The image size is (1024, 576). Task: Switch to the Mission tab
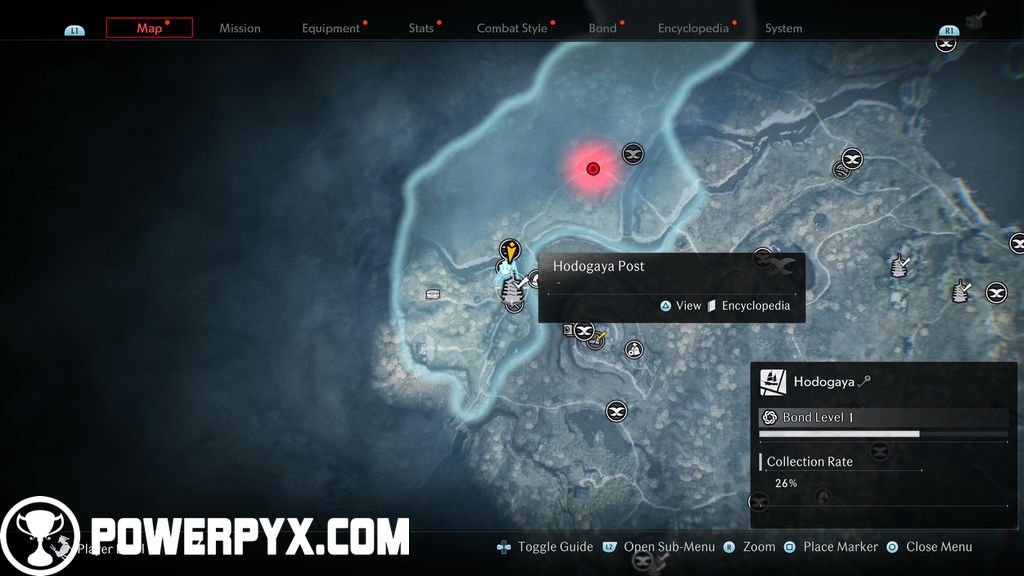tap(240, 28)
